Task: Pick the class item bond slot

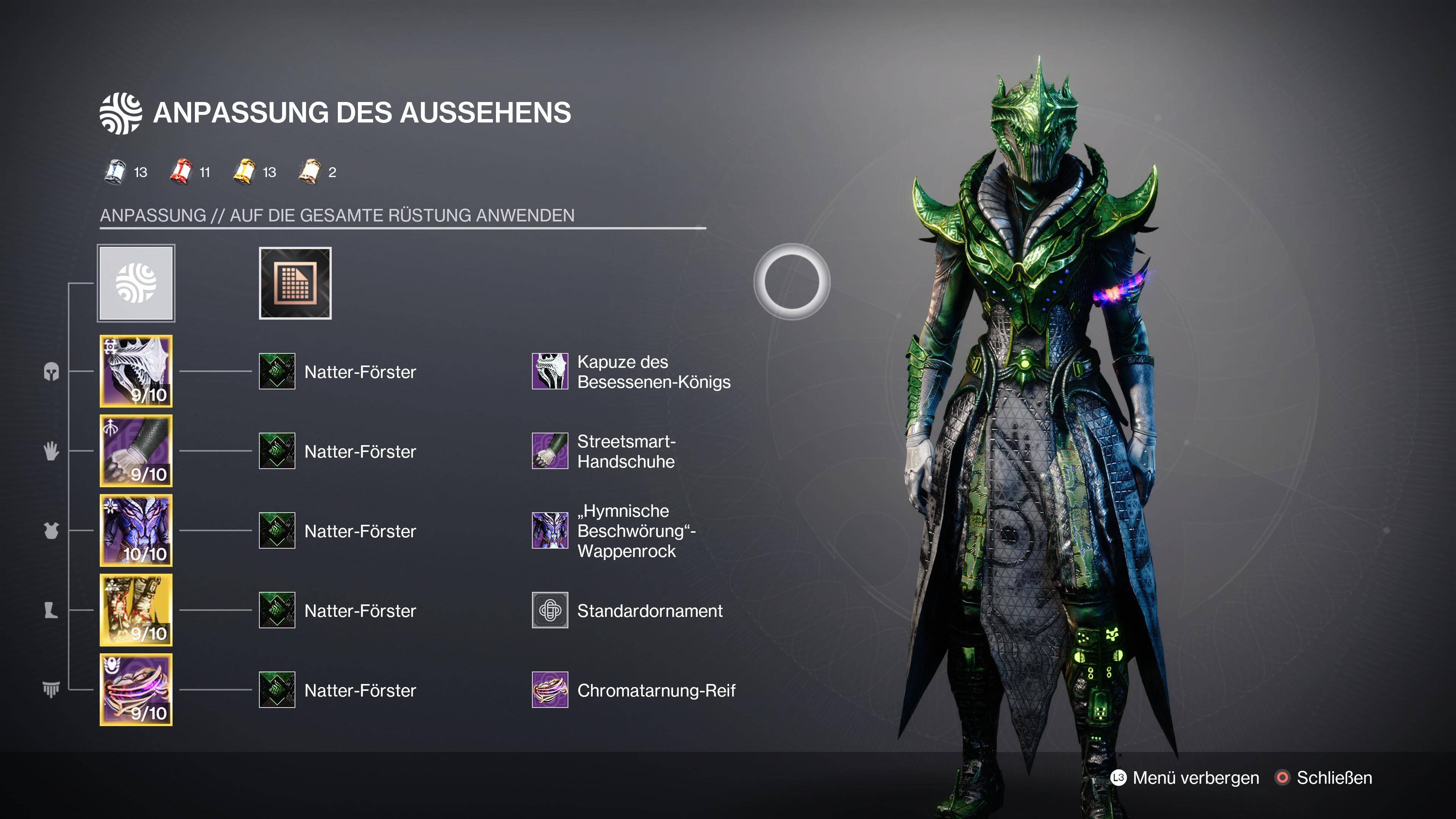Action: (x=136, y=690)
